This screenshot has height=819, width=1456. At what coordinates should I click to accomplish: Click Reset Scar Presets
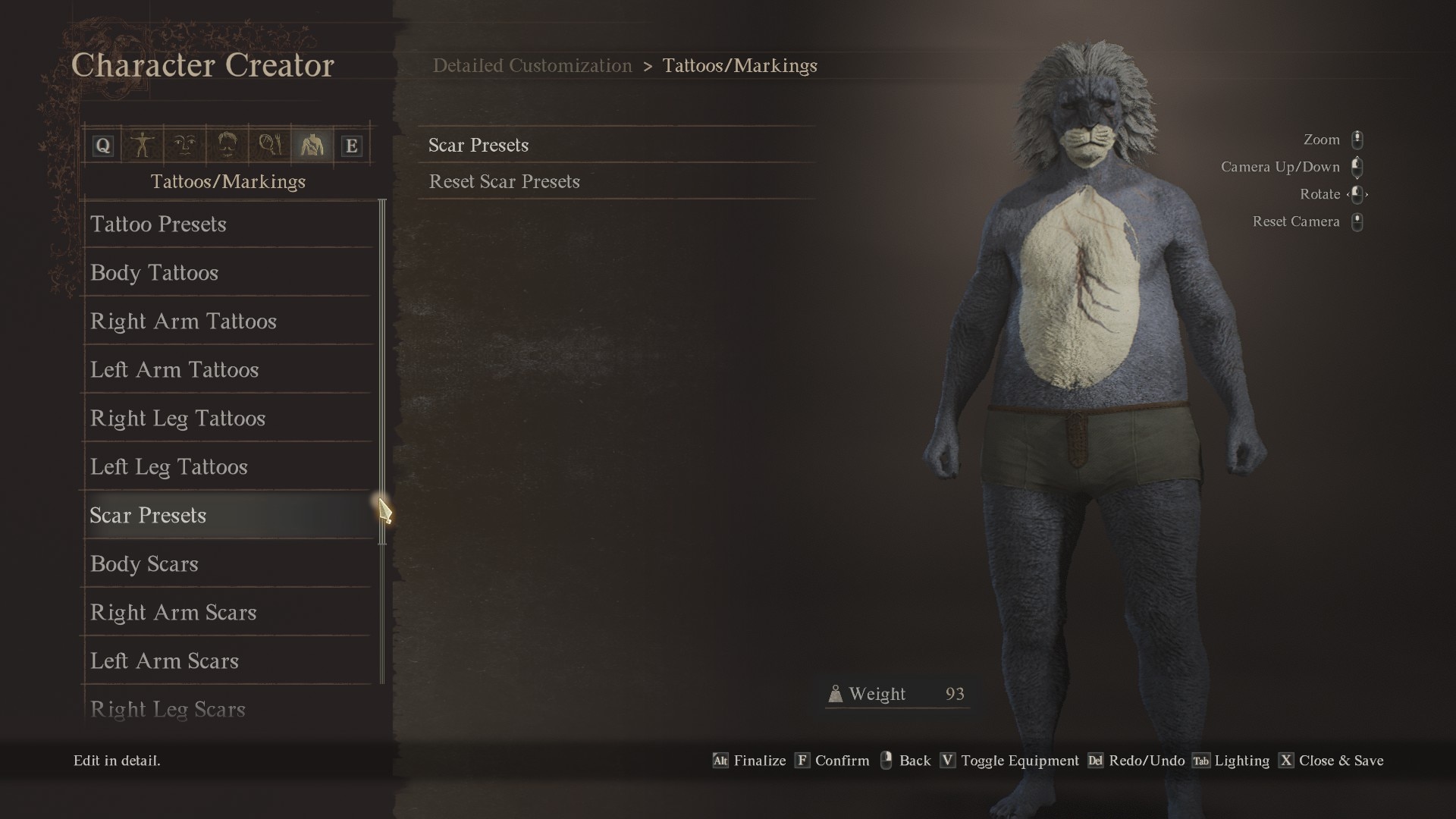[x=504, y=181]
